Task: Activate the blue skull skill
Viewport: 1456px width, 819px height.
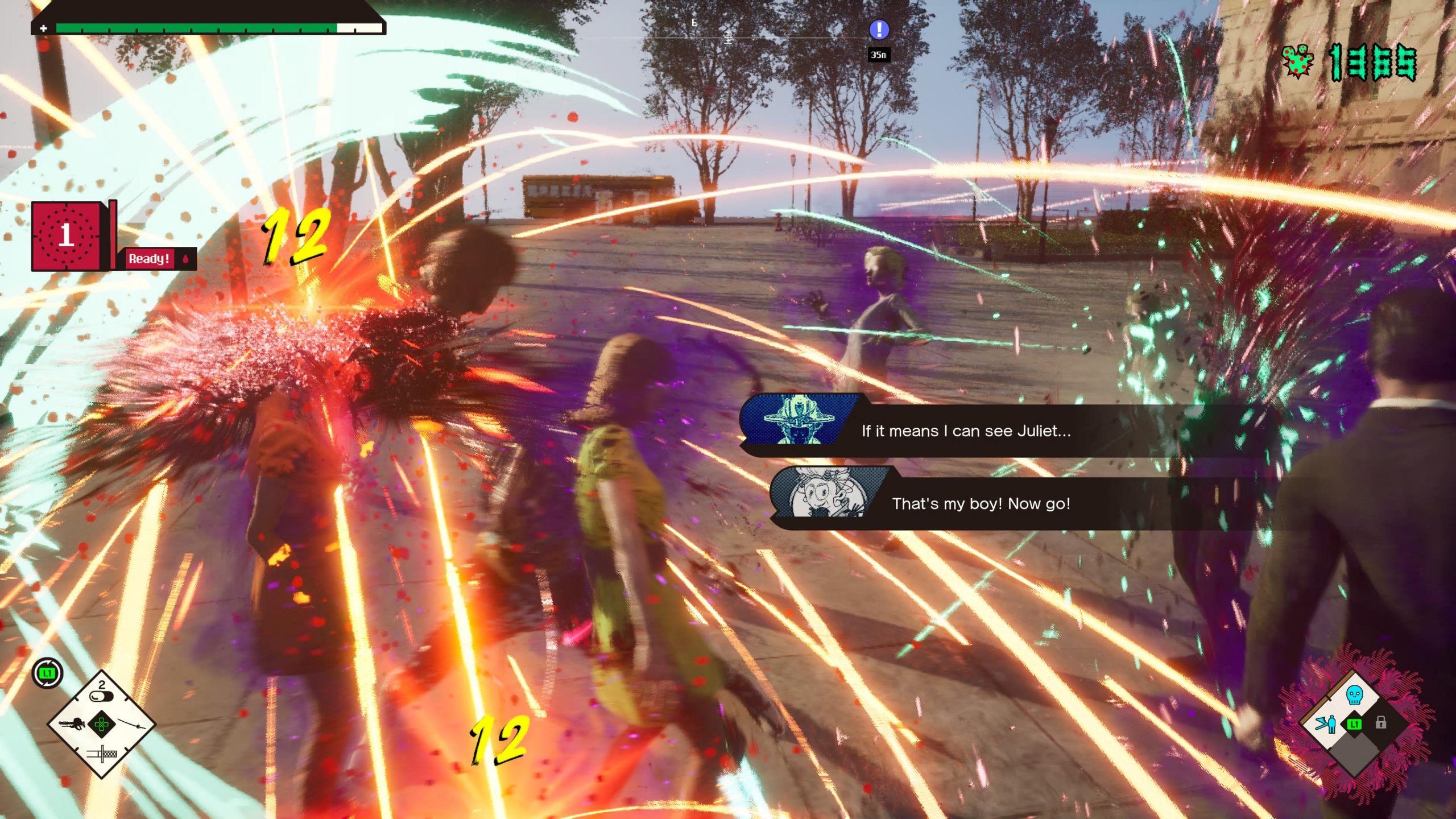Action: click(x=1354, y=694)
